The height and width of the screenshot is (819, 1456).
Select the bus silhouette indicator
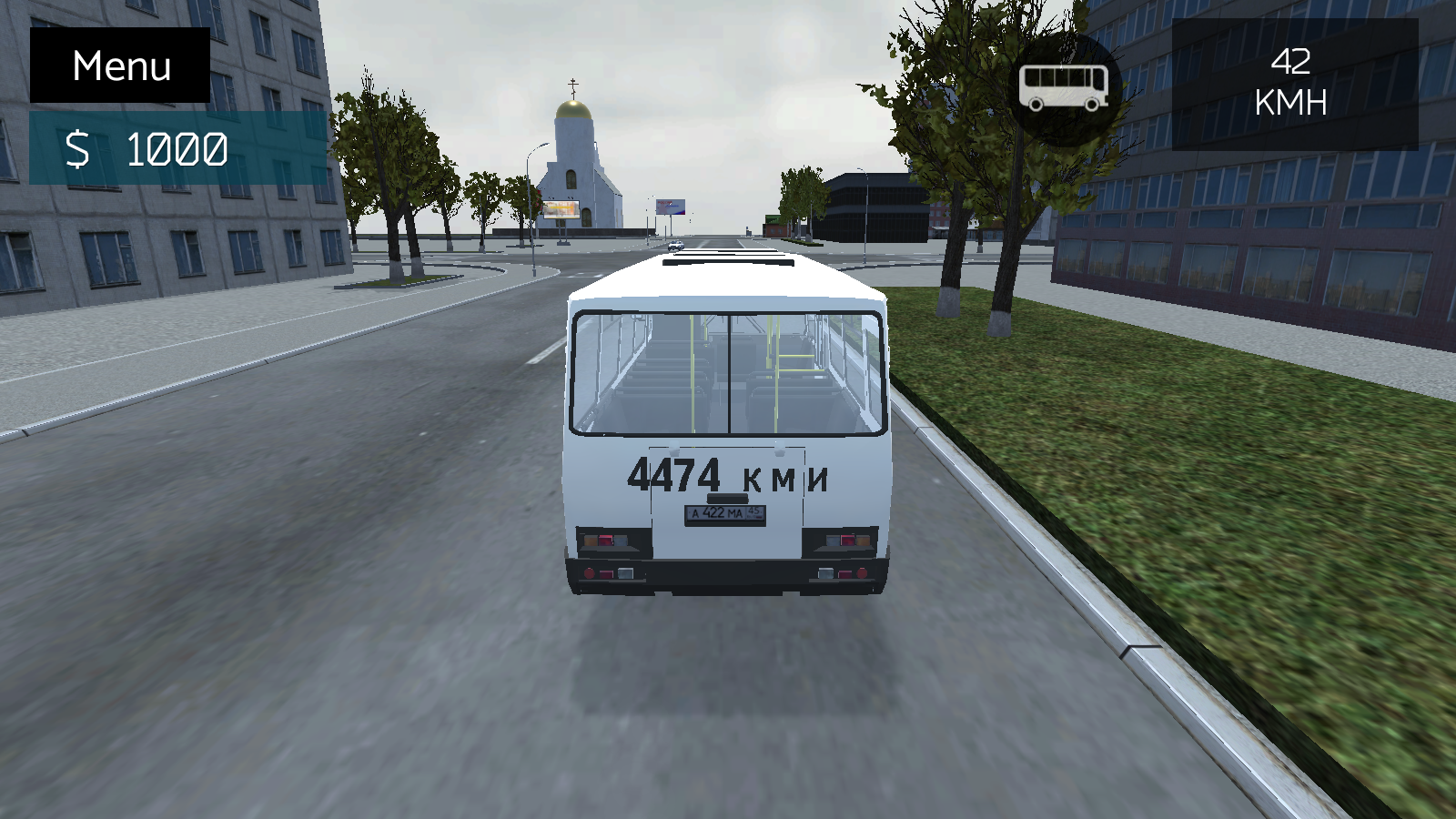(x=1063, y=85)
